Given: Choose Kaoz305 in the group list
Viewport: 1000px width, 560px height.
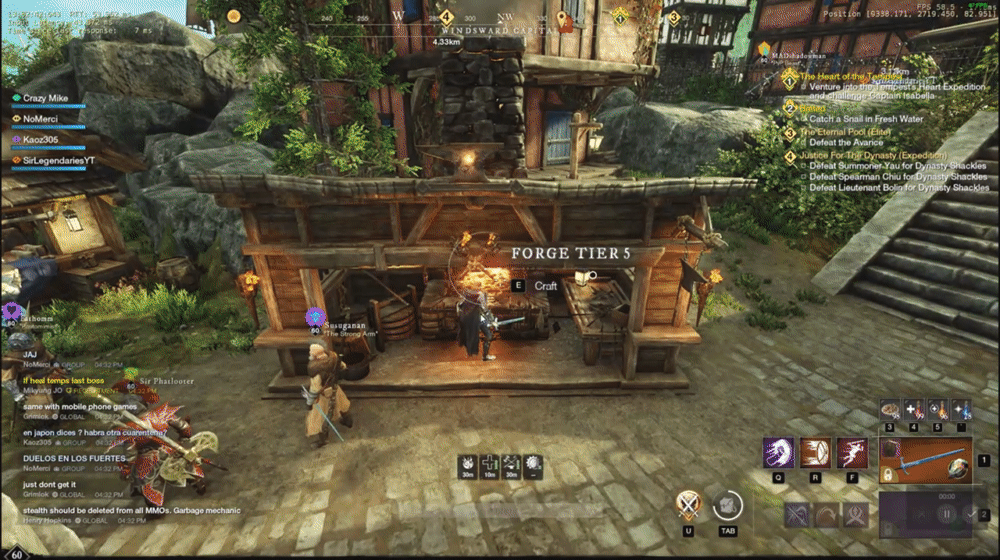Looking at the screenshot, I should [x=43, y=139].
